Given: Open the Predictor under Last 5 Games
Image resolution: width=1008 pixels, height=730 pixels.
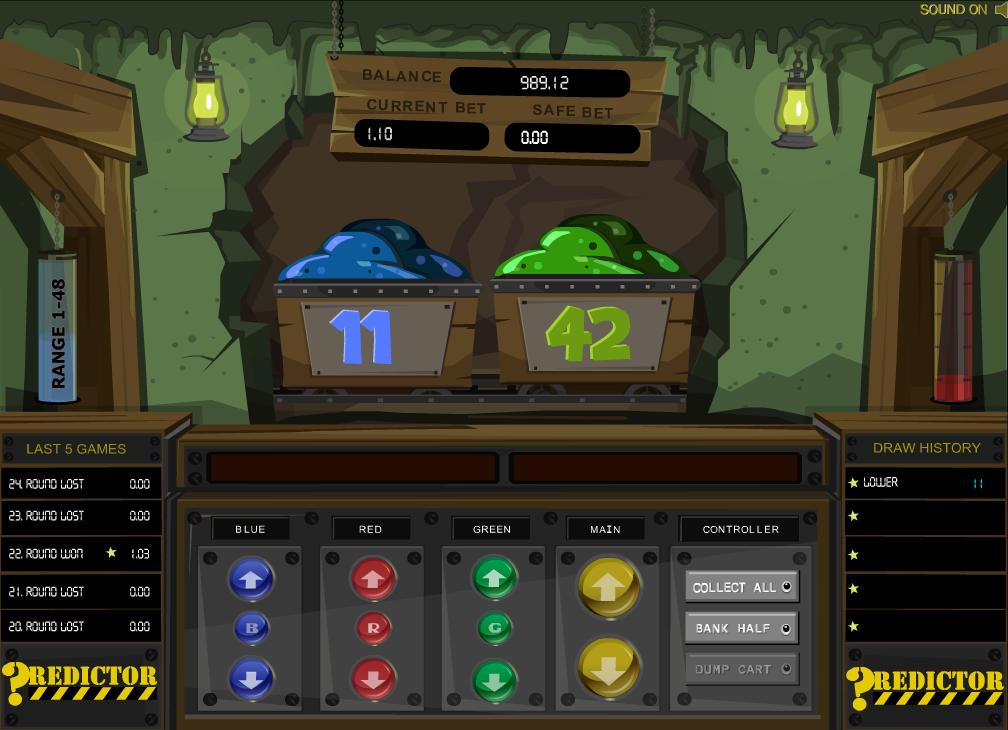Looking at the screenshot, I should pos(80,685).
